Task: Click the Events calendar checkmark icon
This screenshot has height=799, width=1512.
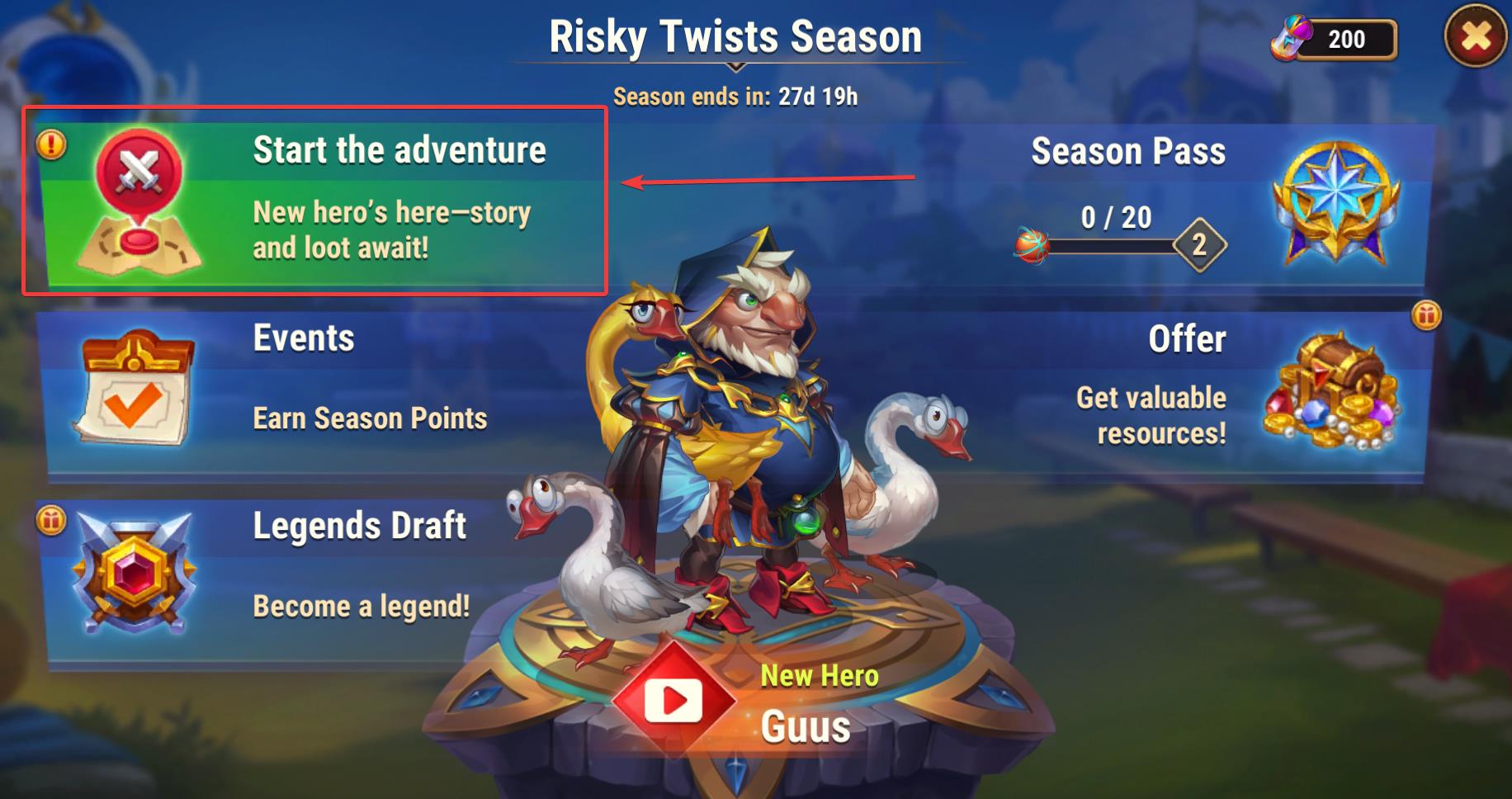Action: 134,388
